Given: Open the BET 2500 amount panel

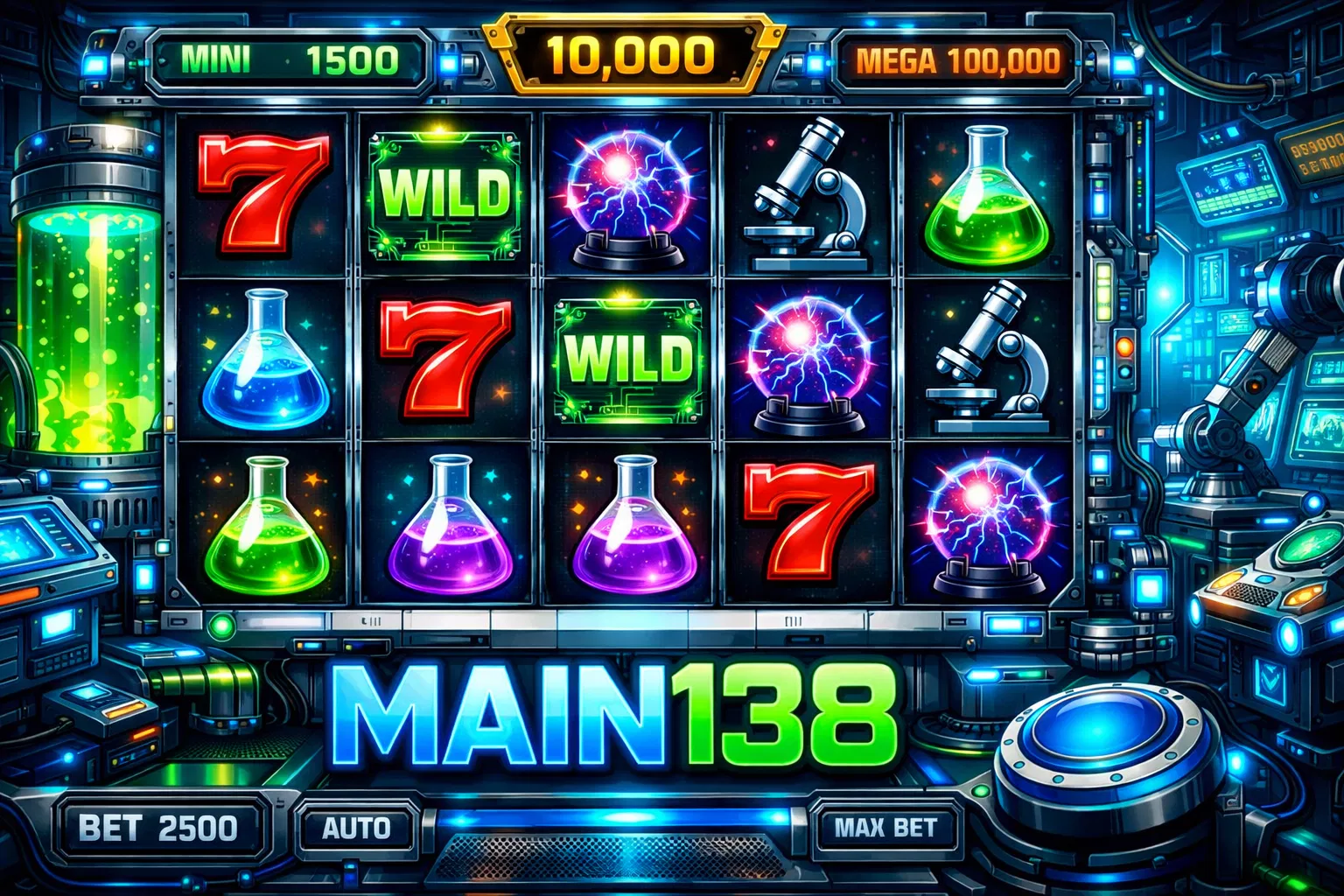Looking at the screenshot, I should coord(158,828).
